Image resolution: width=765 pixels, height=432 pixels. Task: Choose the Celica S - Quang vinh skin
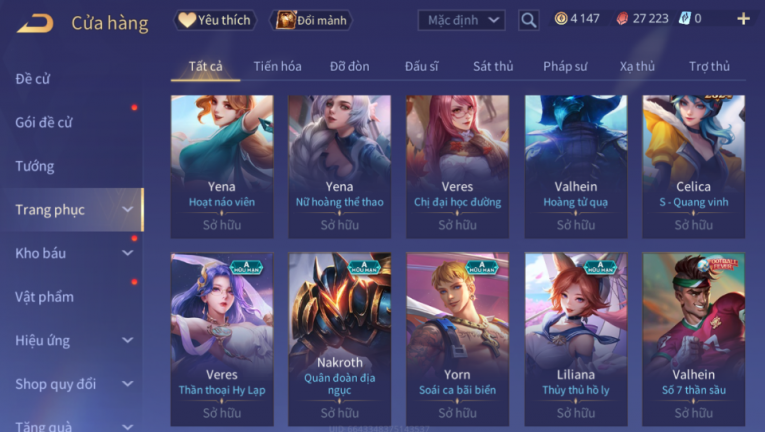pyautogui.click(x=693, y=160)
